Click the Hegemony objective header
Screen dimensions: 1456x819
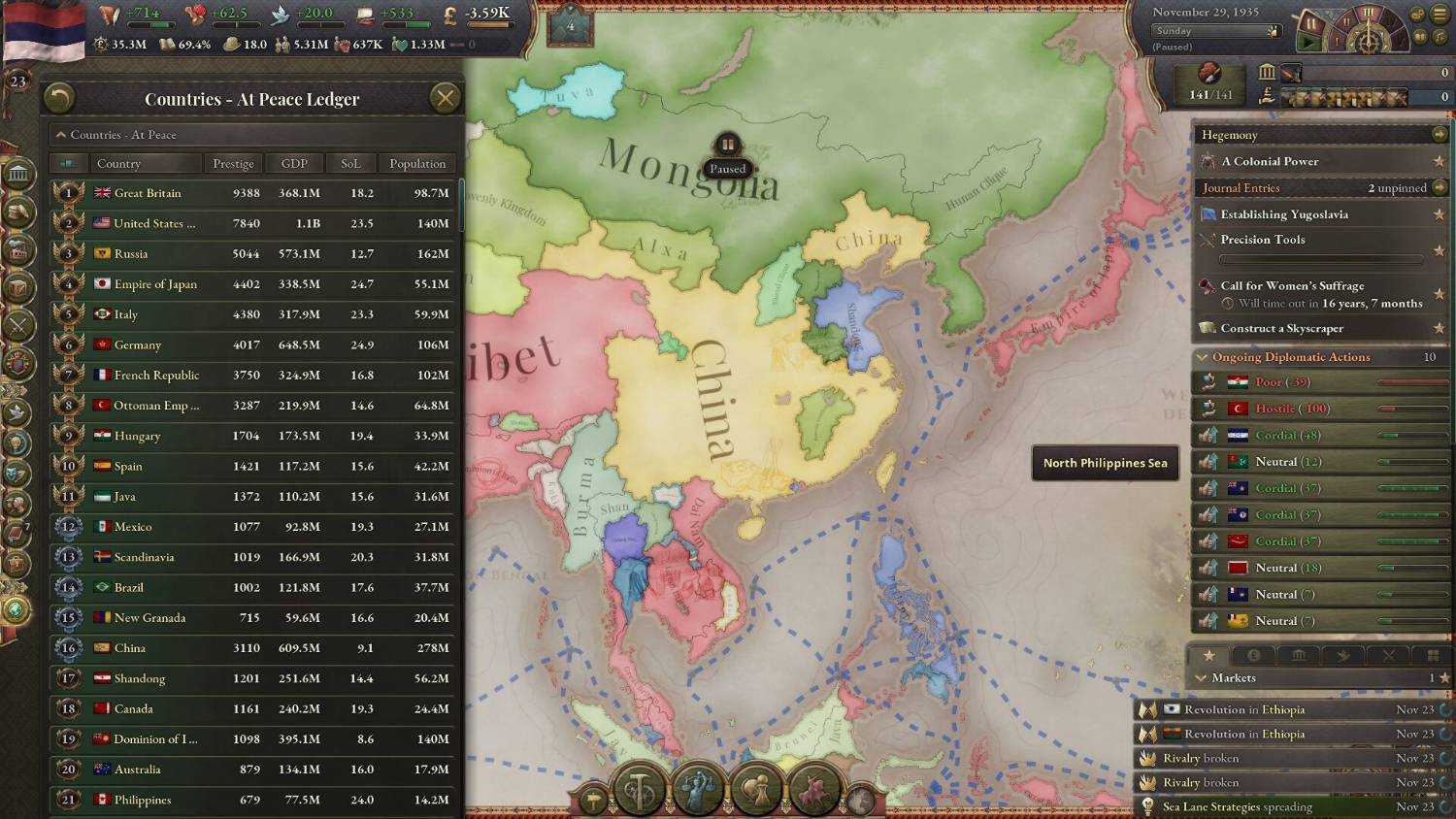click(1229, 135)
